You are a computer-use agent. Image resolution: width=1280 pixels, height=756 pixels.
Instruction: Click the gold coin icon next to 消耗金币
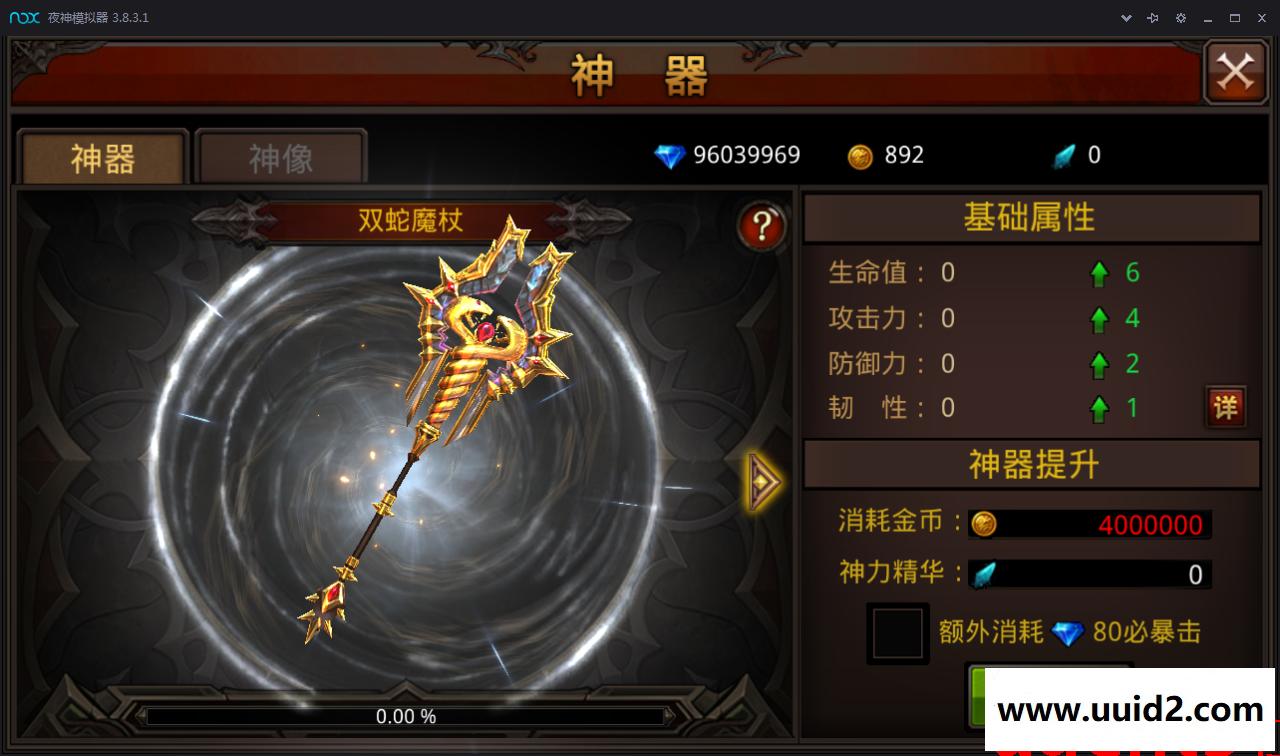(984, 524)
